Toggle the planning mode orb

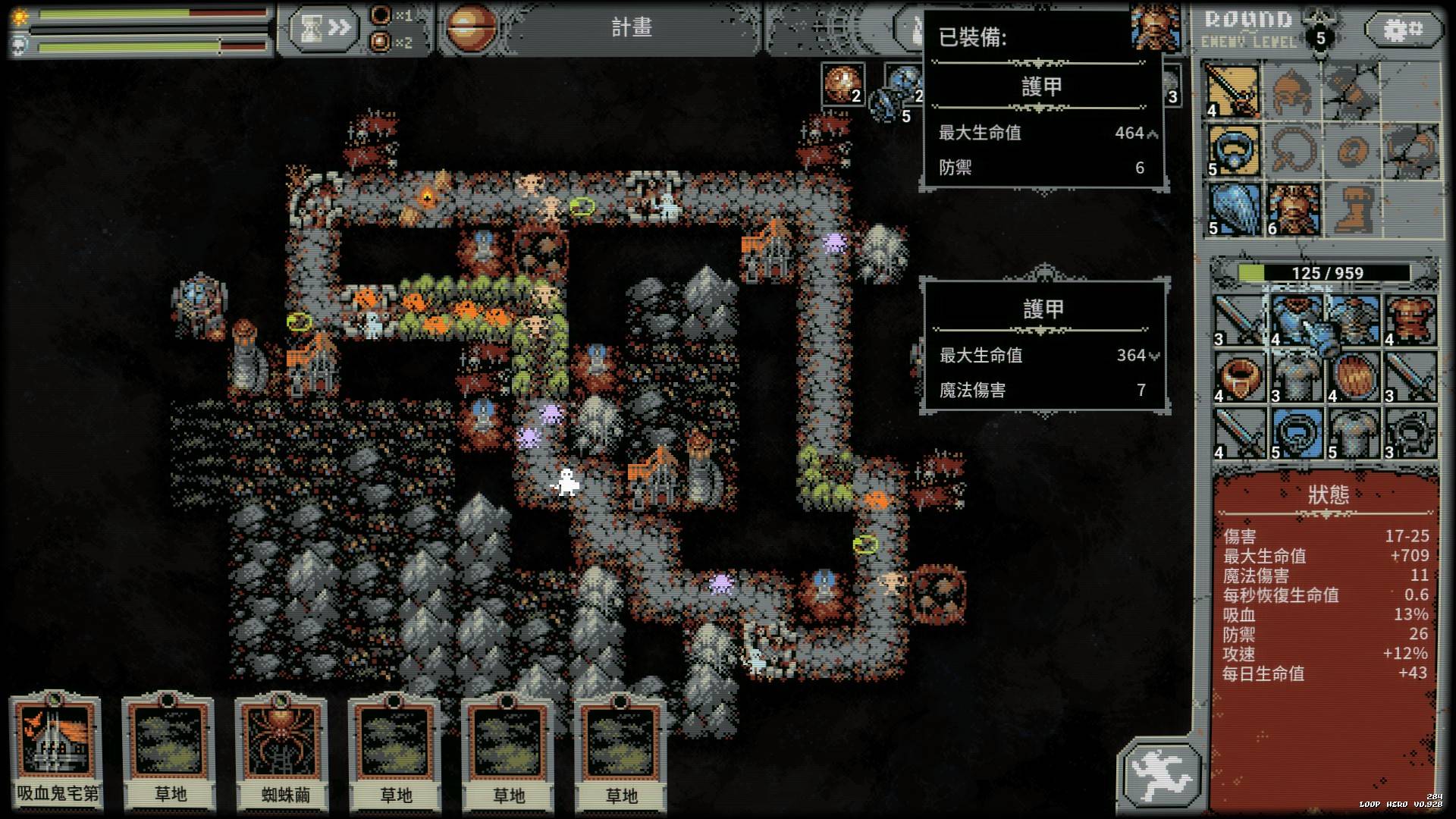click(x=471, y=28)
